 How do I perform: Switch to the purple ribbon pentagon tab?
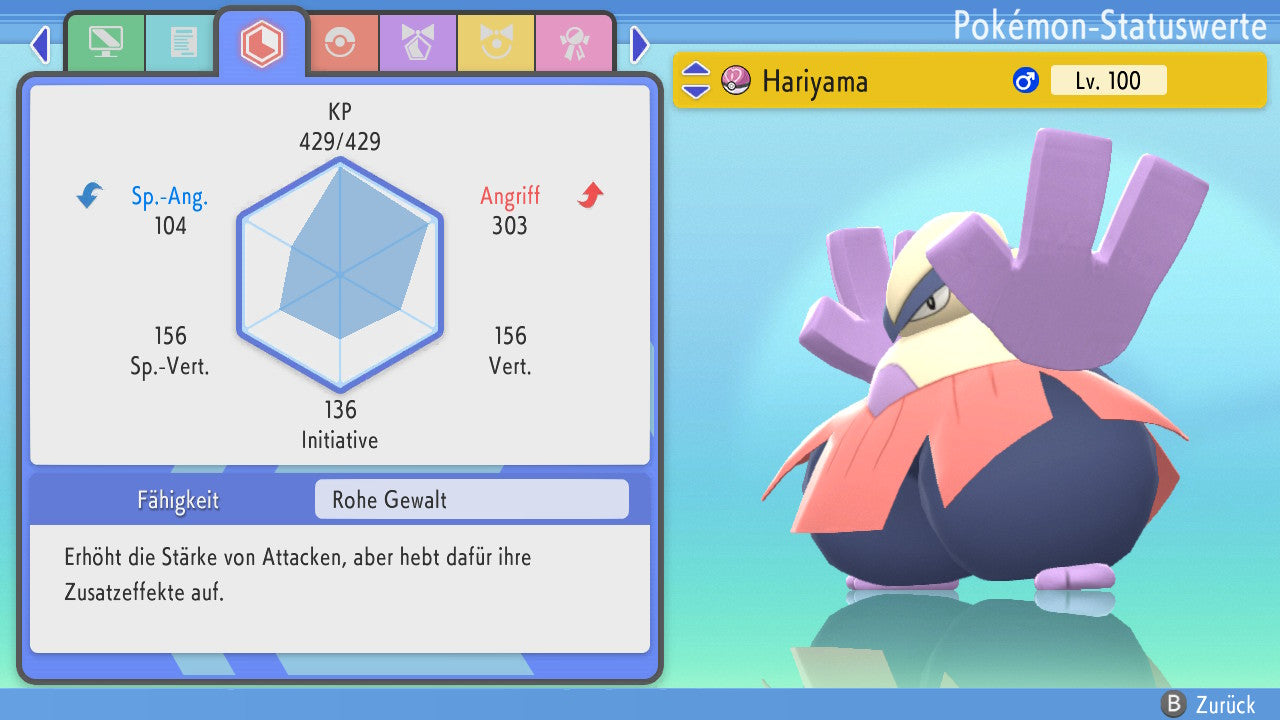(417, 43)
